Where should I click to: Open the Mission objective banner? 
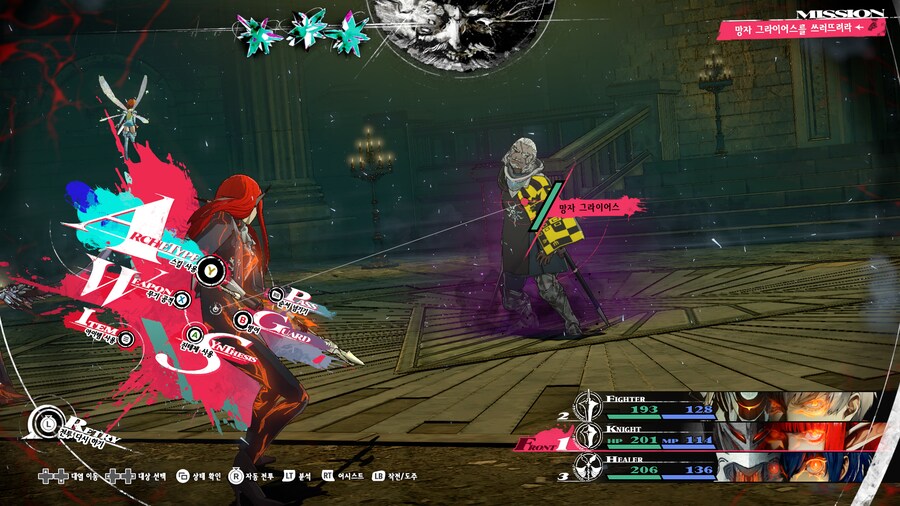tap(801, 29)
